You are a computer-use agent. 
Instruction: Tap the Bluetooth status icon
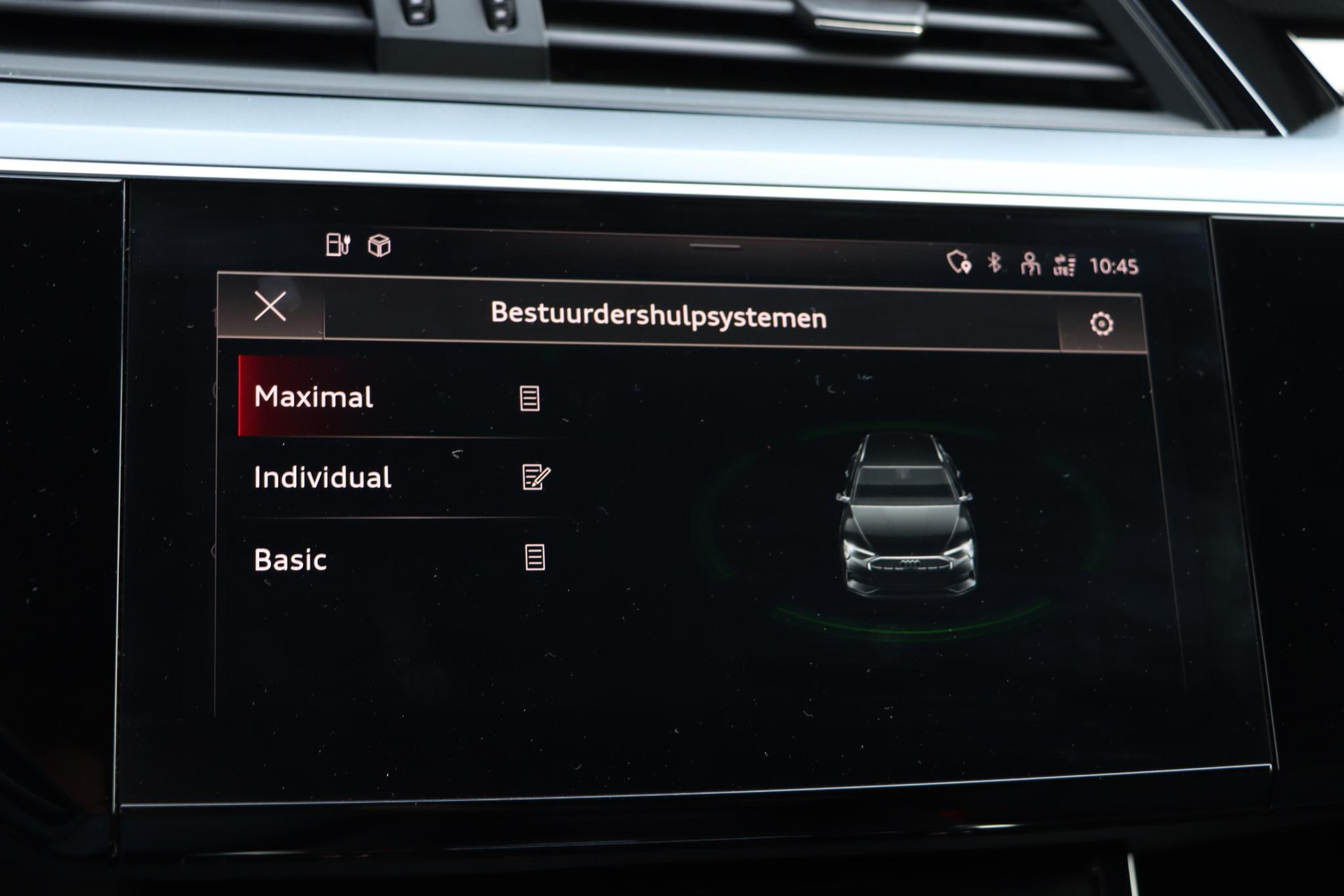994,262
